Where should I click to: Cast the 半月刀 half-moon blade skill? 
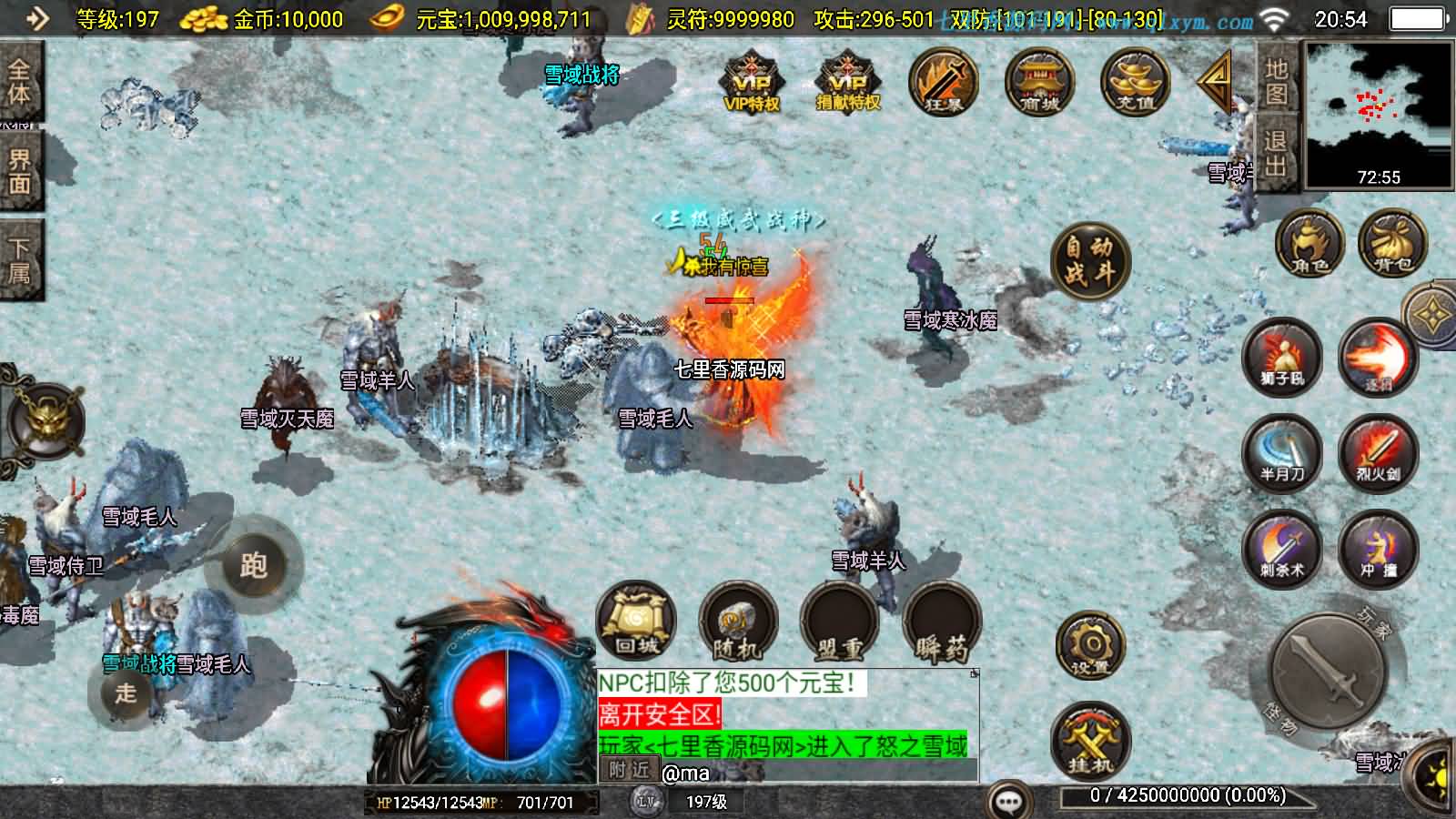click(1281, 452)
